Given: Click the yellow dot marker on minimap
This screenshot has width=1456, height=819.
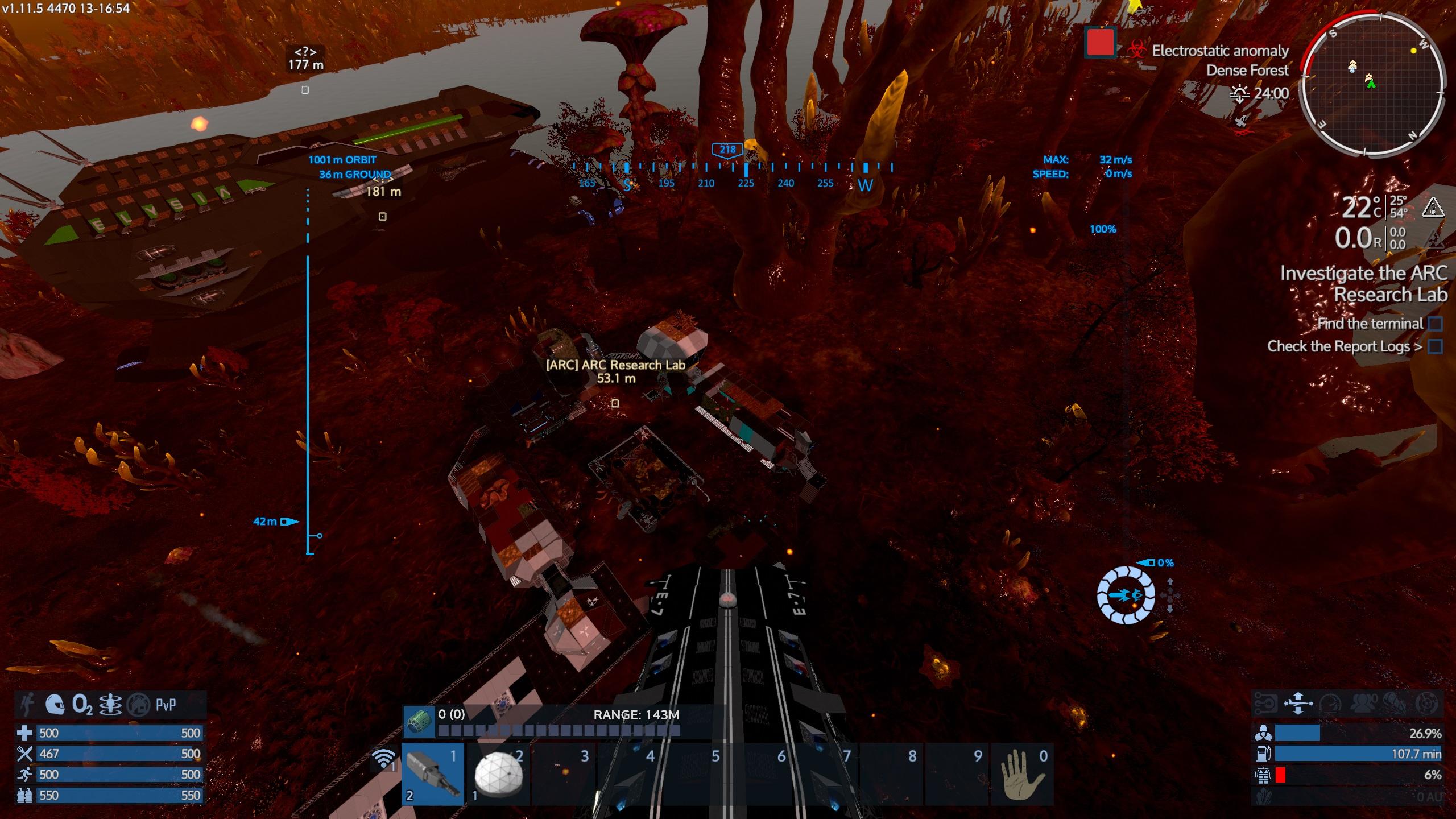Looking at the screenshot, I should (1413, 51).
